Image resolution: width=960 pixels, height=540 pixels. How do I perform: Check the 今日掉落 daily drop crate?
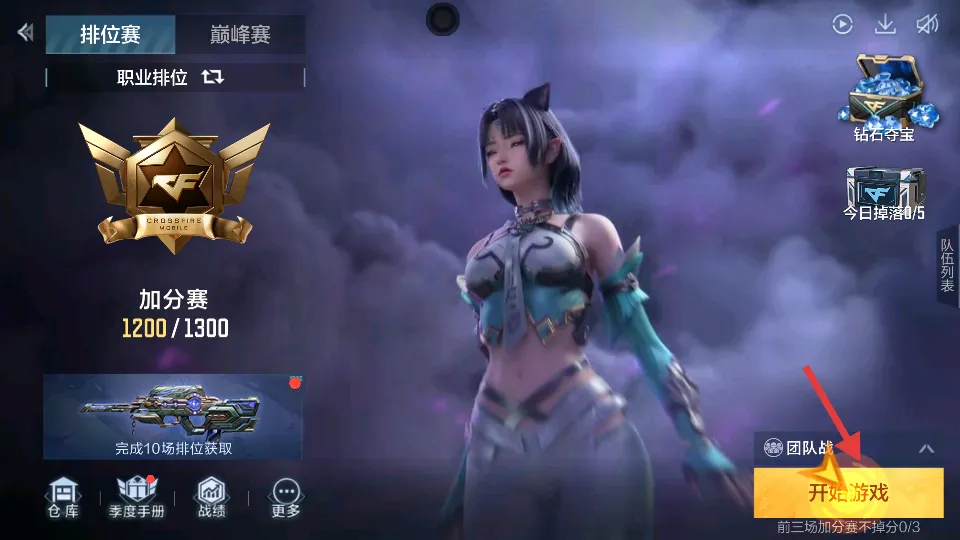(883, 192)
